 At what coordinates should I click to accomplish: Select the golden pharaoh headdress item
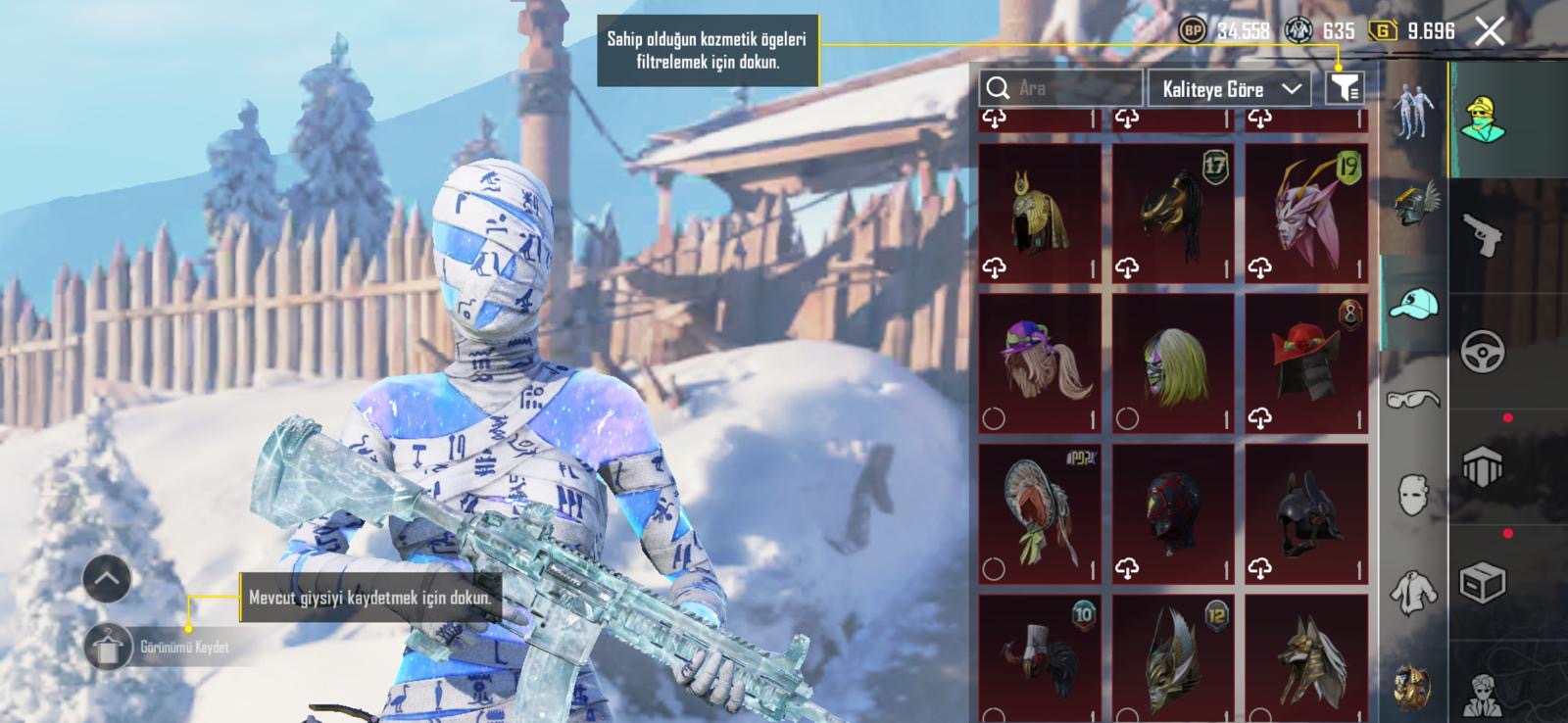pyautogui.click(x=1040, y=214)
